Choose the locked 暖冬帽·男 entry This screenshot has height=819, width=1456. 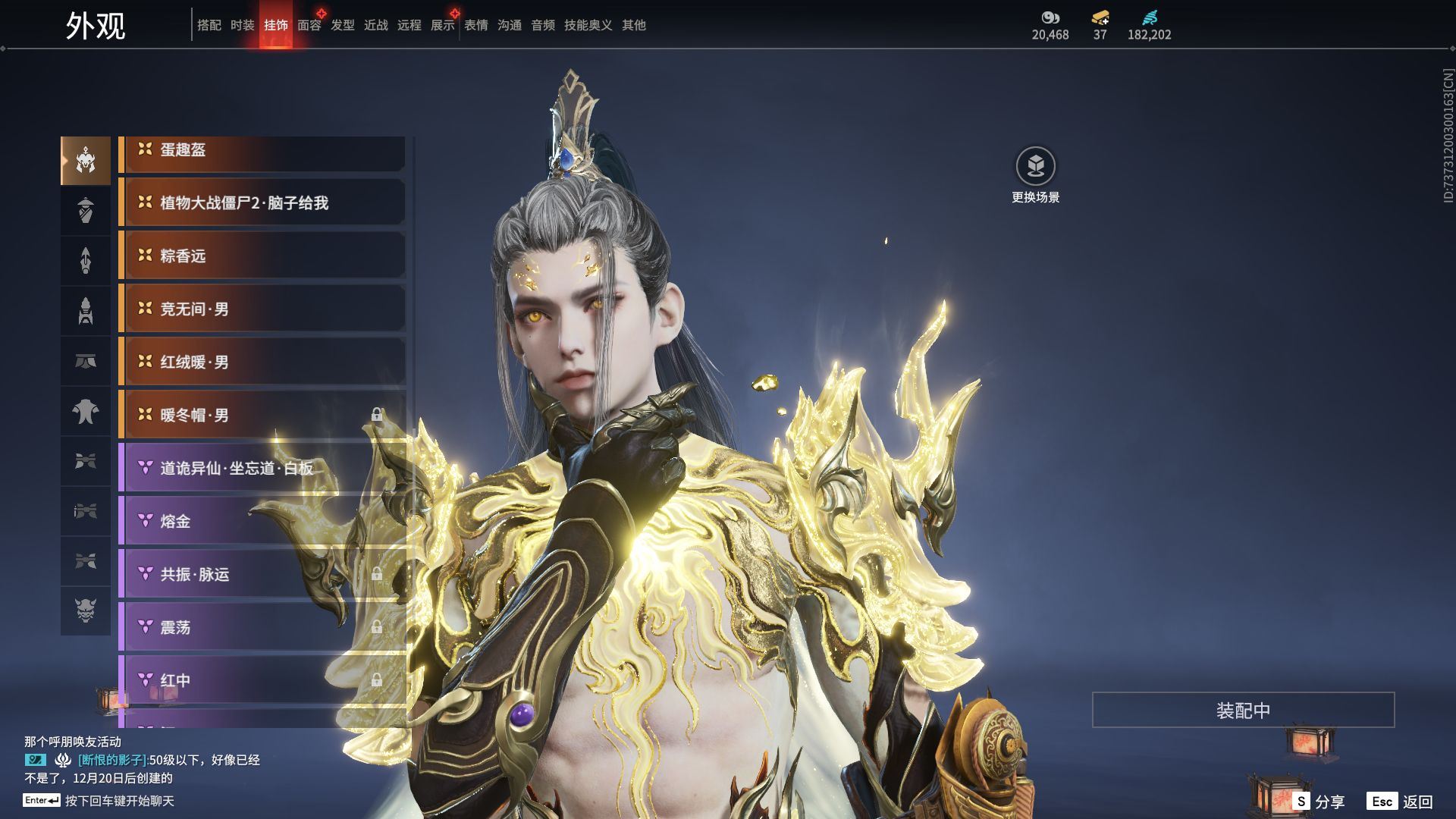click(262, 415)
